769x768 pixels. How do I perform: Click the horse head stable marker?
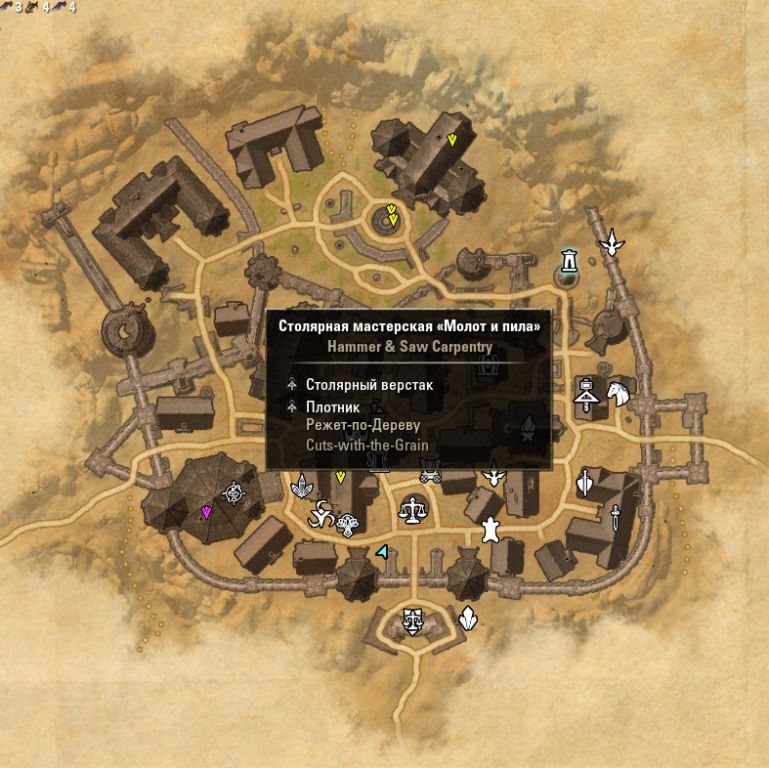tap(617, 393)
